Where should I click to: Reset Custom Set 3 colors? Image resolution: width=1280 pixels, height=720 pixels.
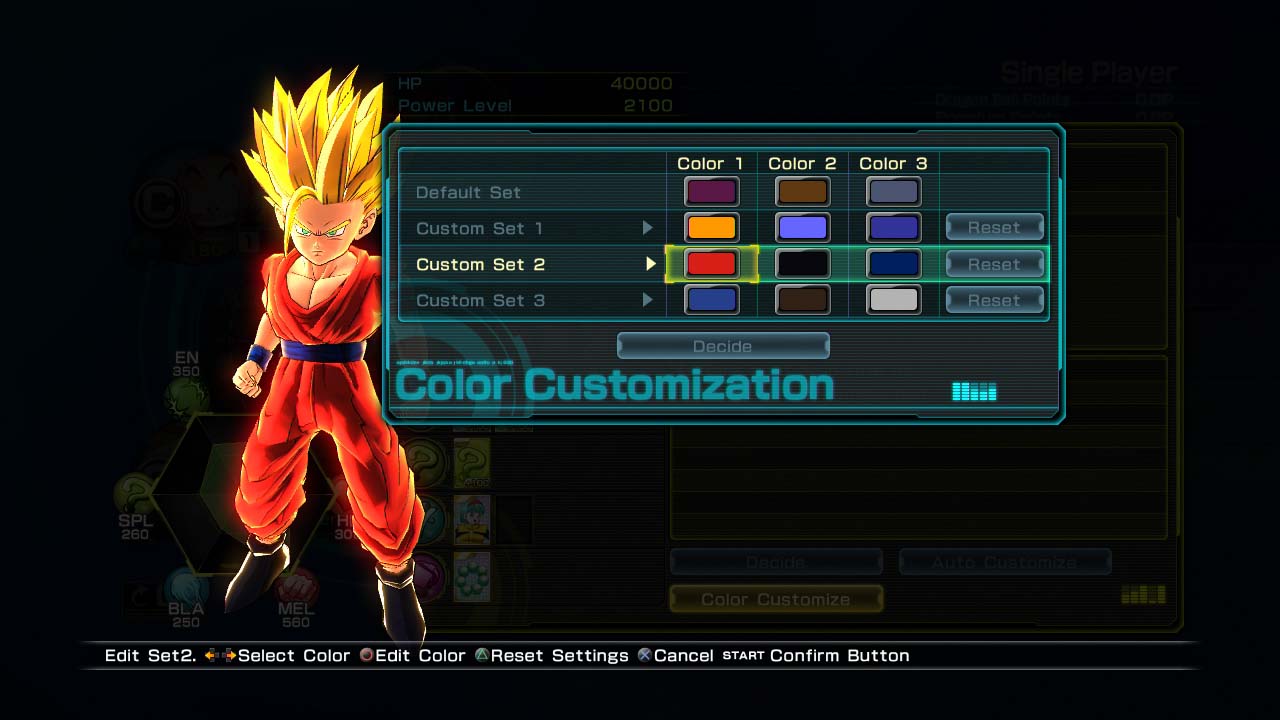994,300
